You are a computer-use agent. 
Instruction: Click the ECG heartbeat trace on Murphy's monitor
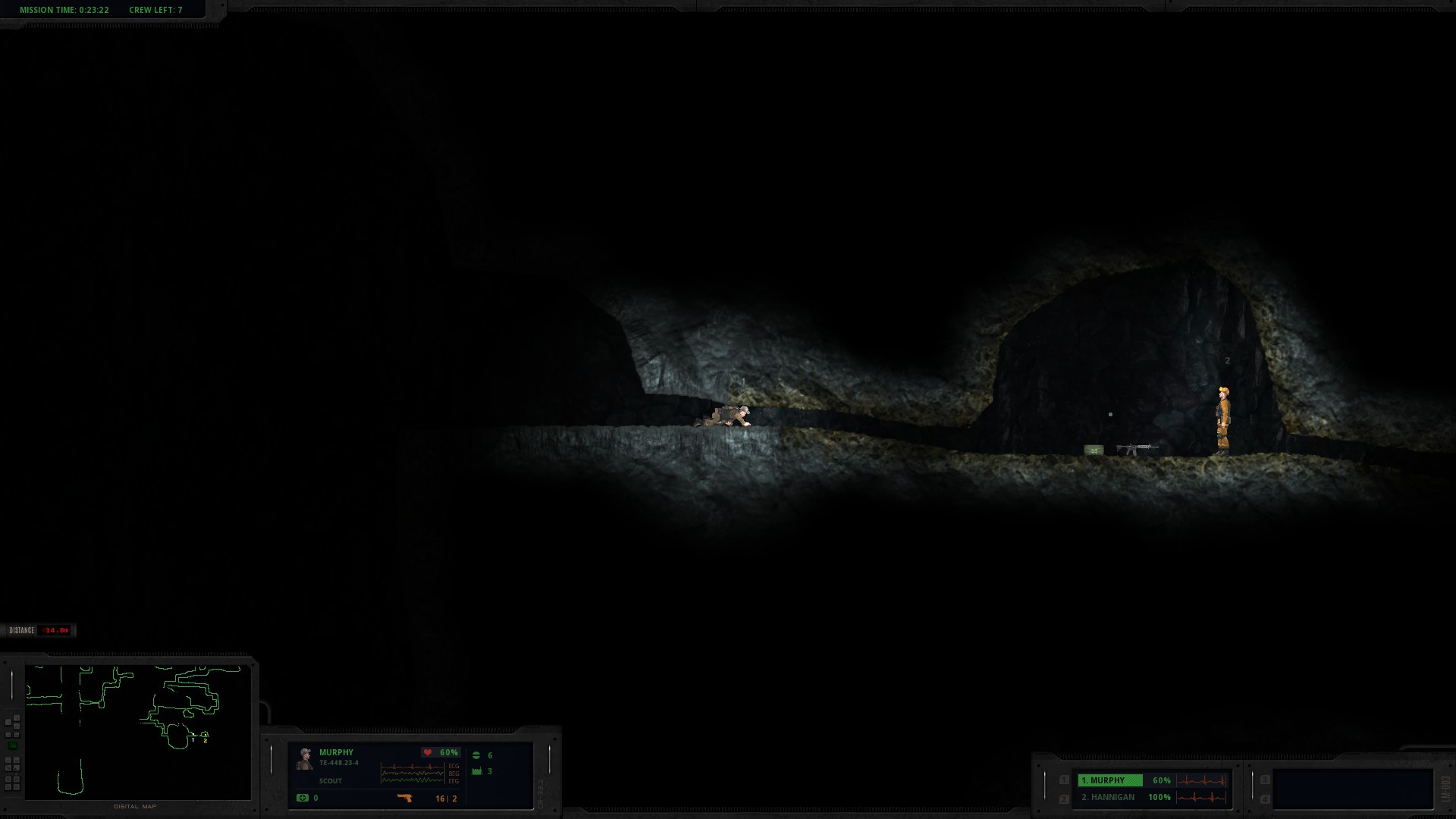click(x=412, y=767)
